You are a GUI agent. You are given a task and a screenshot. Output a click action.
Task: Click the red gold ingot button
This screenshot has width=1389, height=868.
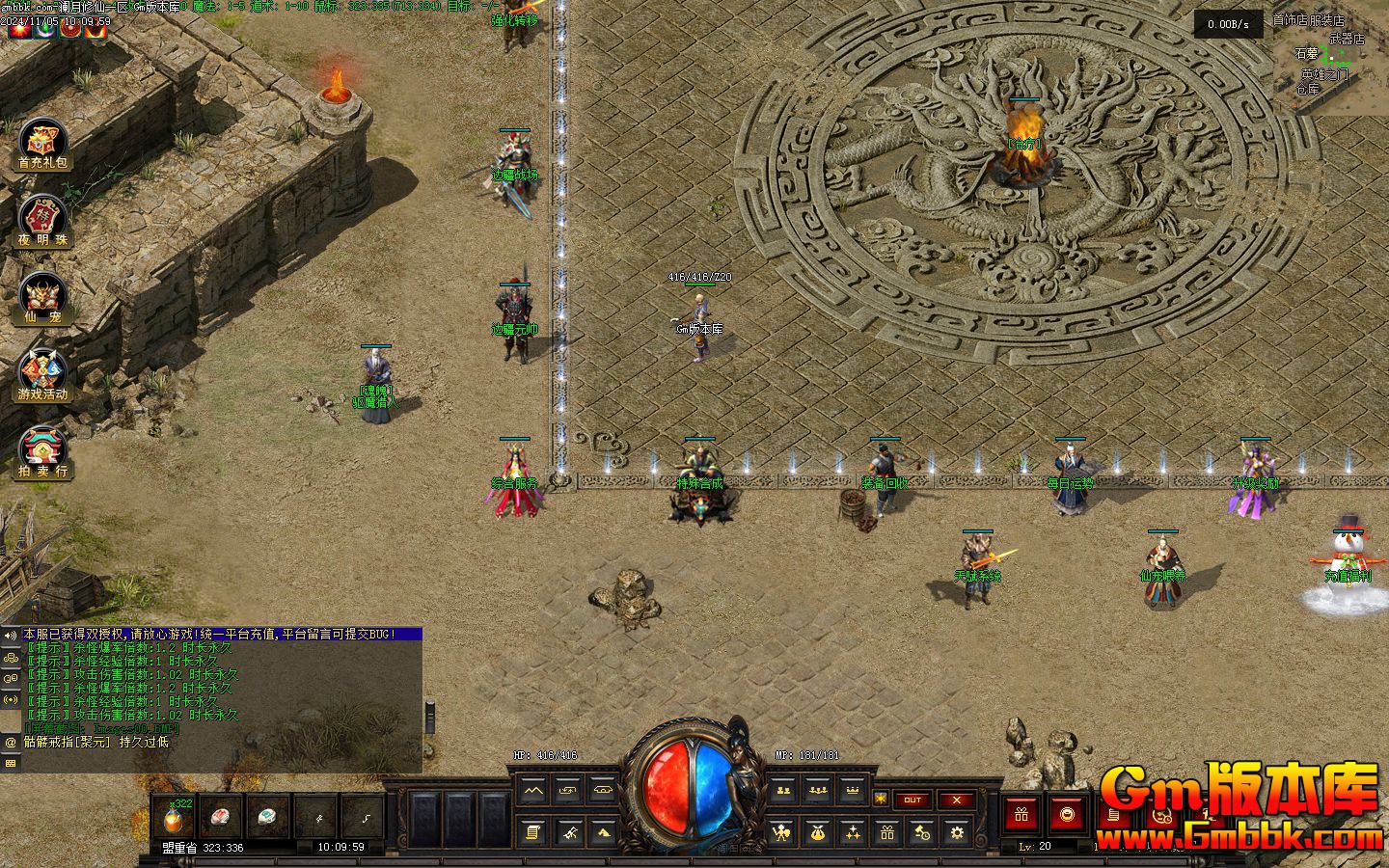1067,815
